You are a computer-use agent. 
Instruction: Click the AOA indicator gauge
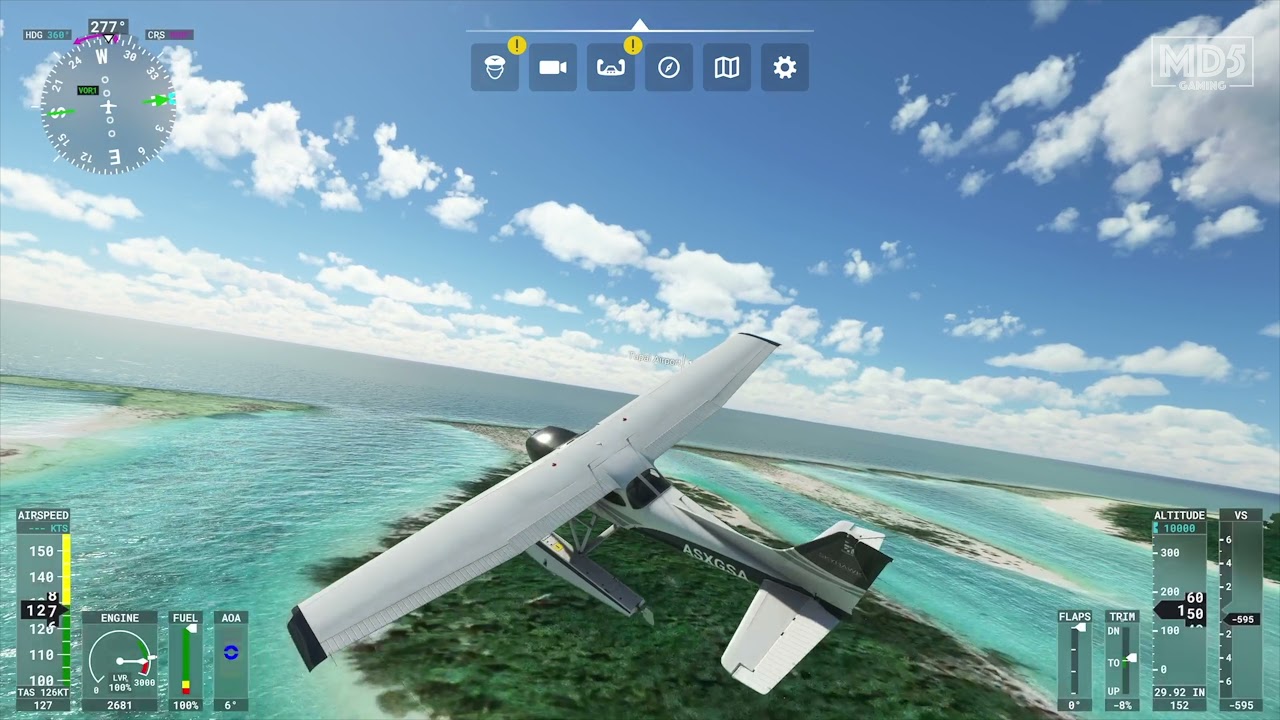point(231,660)
